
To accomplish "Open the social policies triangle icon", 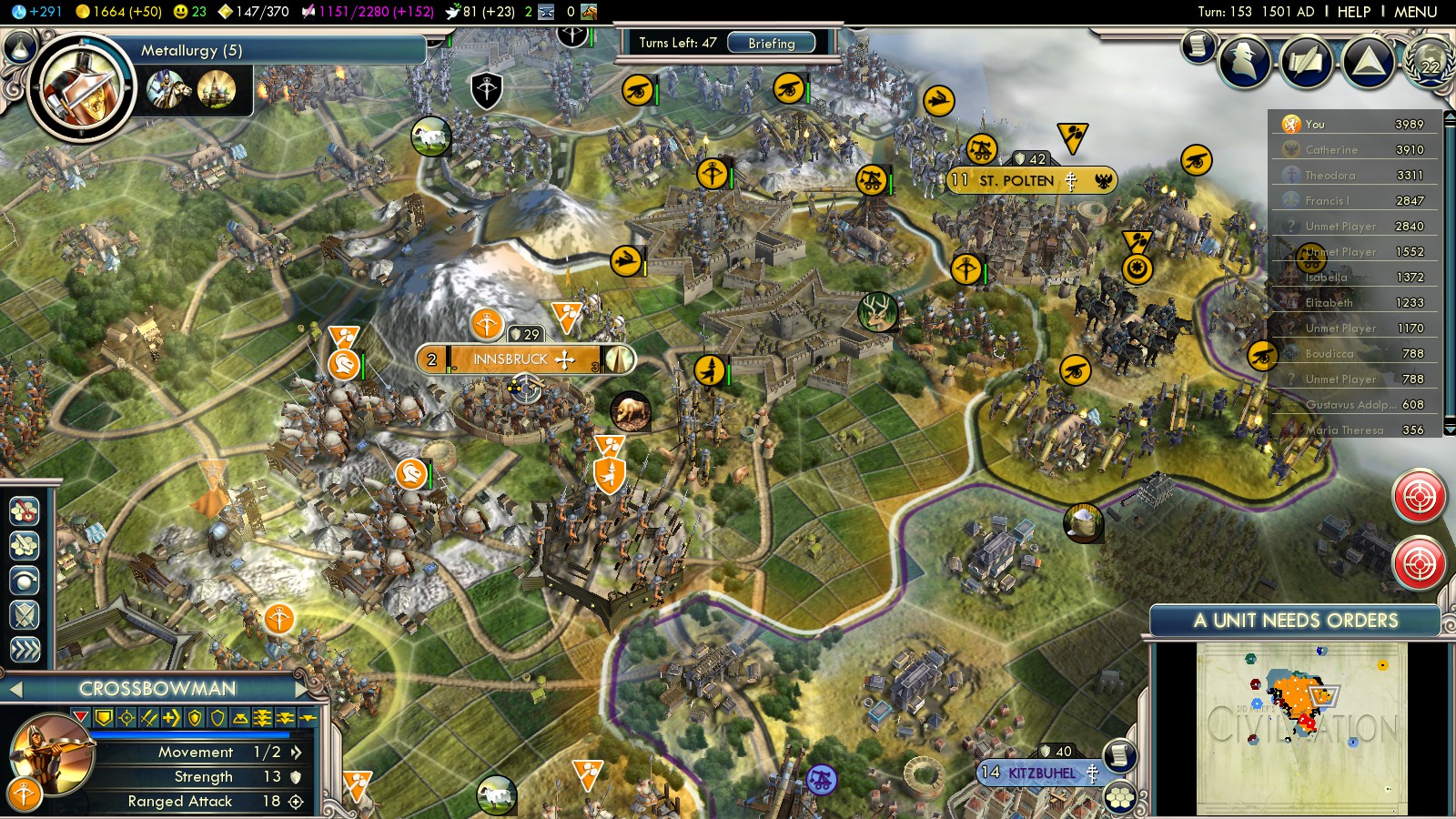I will [x=1368, y=62].
